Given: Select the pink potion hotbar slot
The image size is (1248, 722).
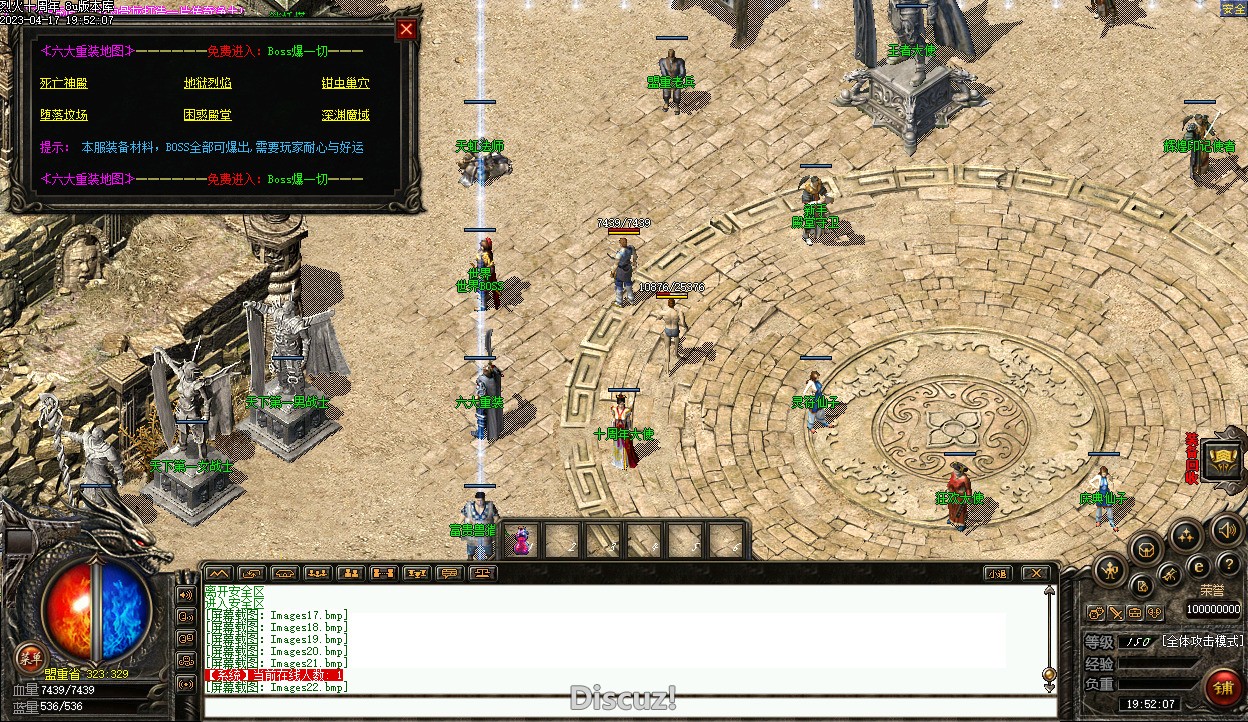Looking at the screenshot, I should pyautogui.click(x=521, y=541).
